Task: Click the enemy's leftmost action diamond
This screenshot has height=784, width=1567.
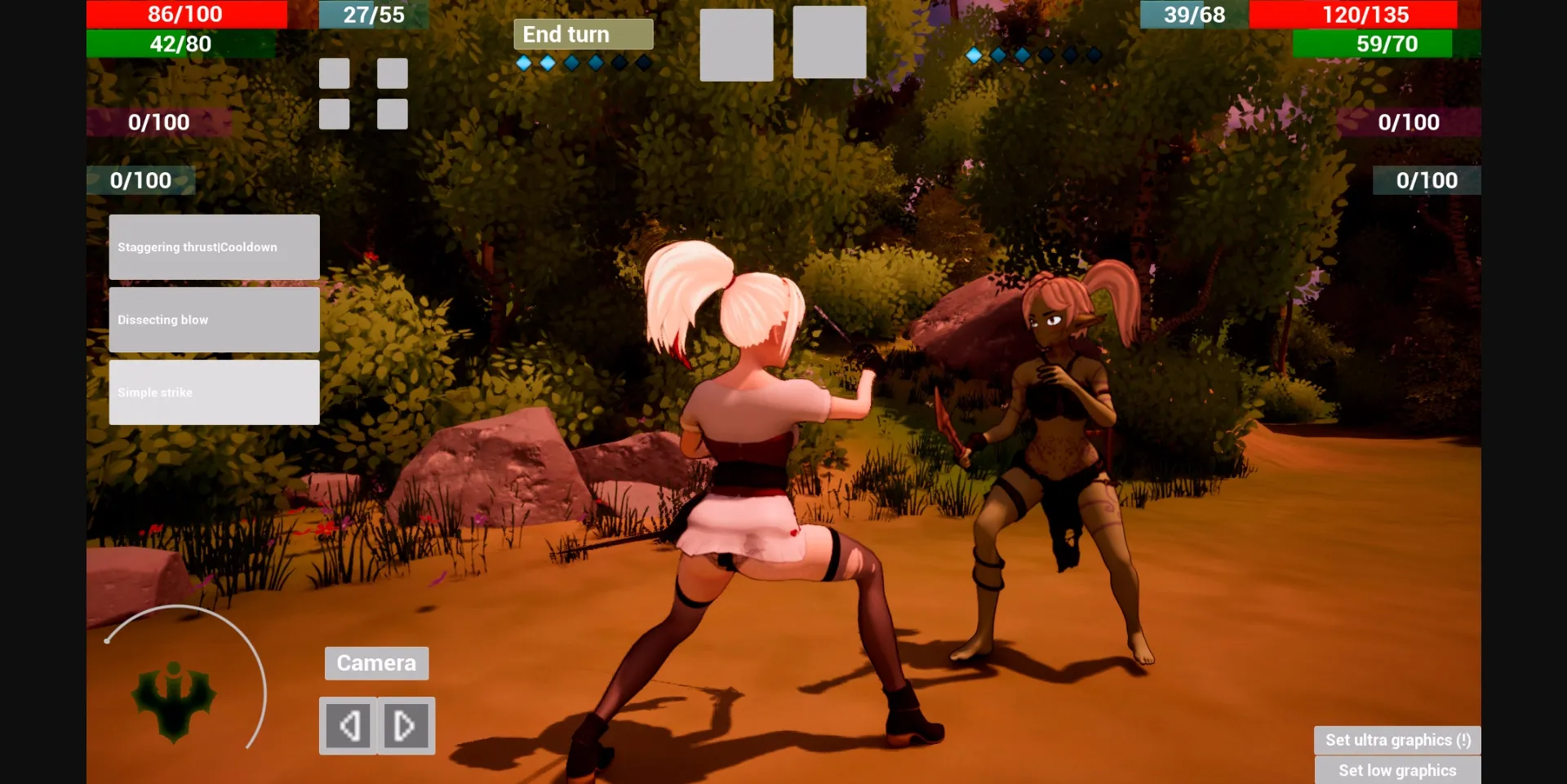Action: (974, 55)
